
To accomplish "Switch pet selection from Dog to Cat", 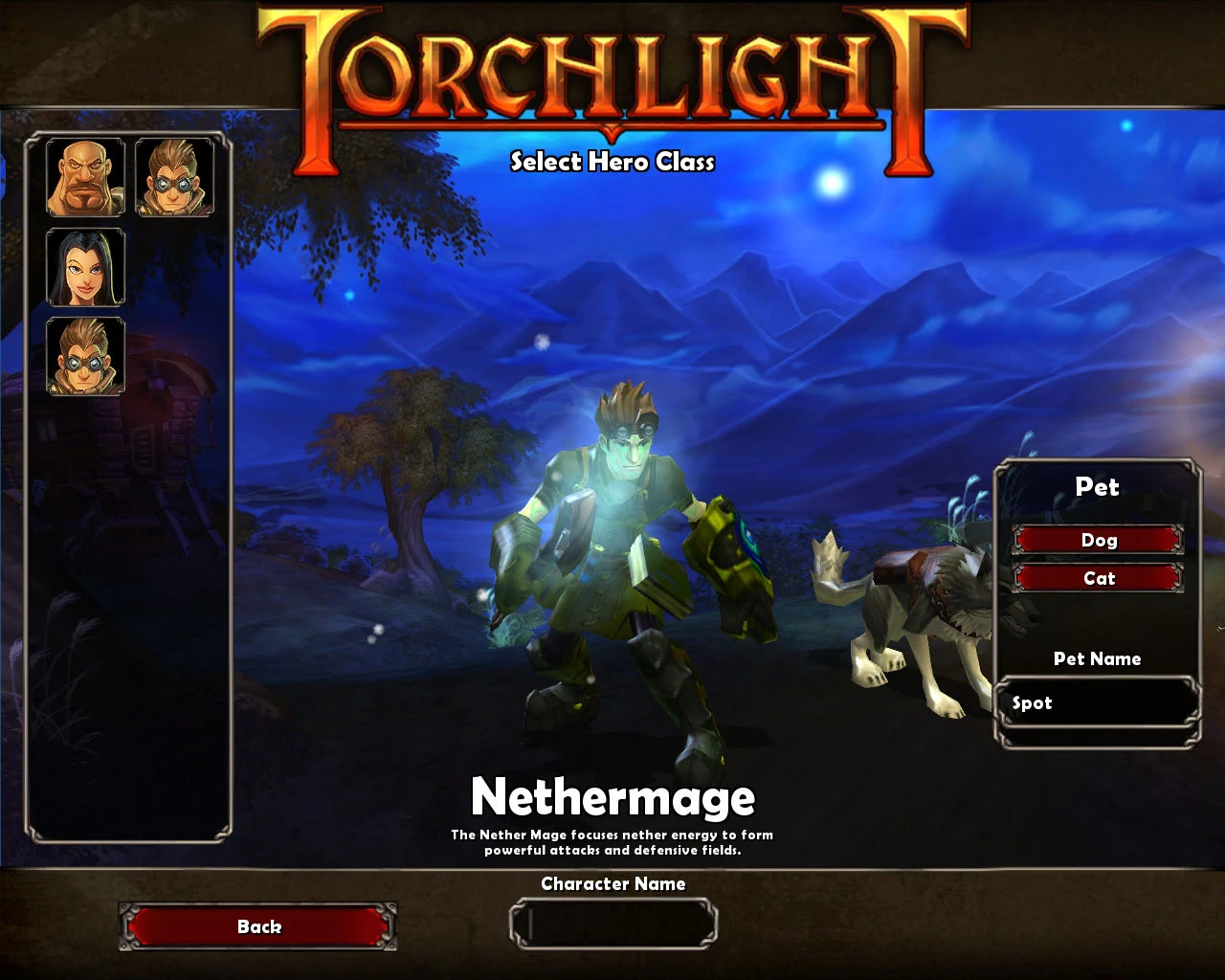I will [1099, 578].
